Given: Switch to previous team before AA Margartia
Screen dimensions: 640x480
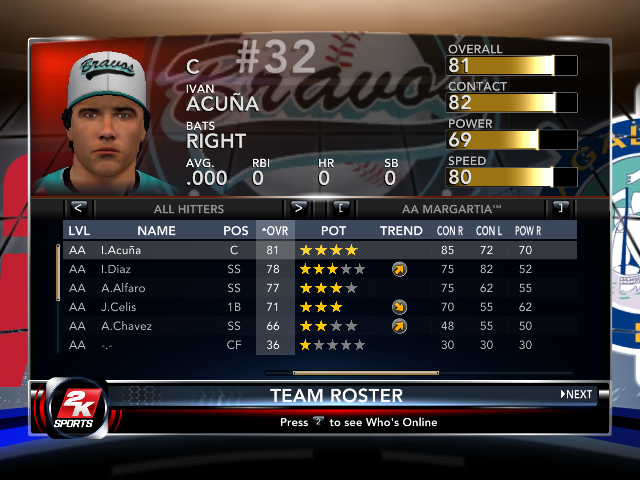Looking at the screenshot, I should [x=341, y=209].
